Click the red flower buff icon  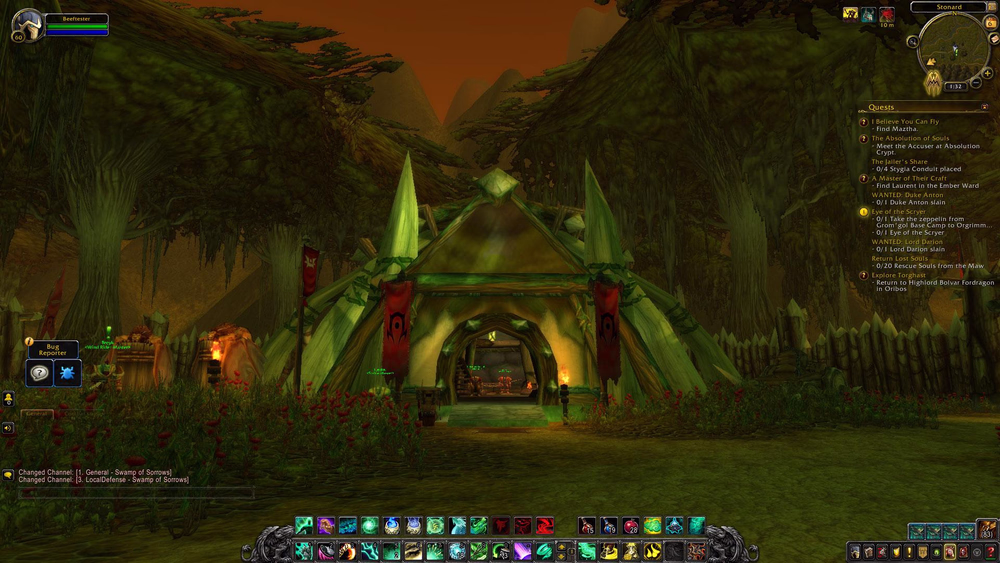[887, 14]
